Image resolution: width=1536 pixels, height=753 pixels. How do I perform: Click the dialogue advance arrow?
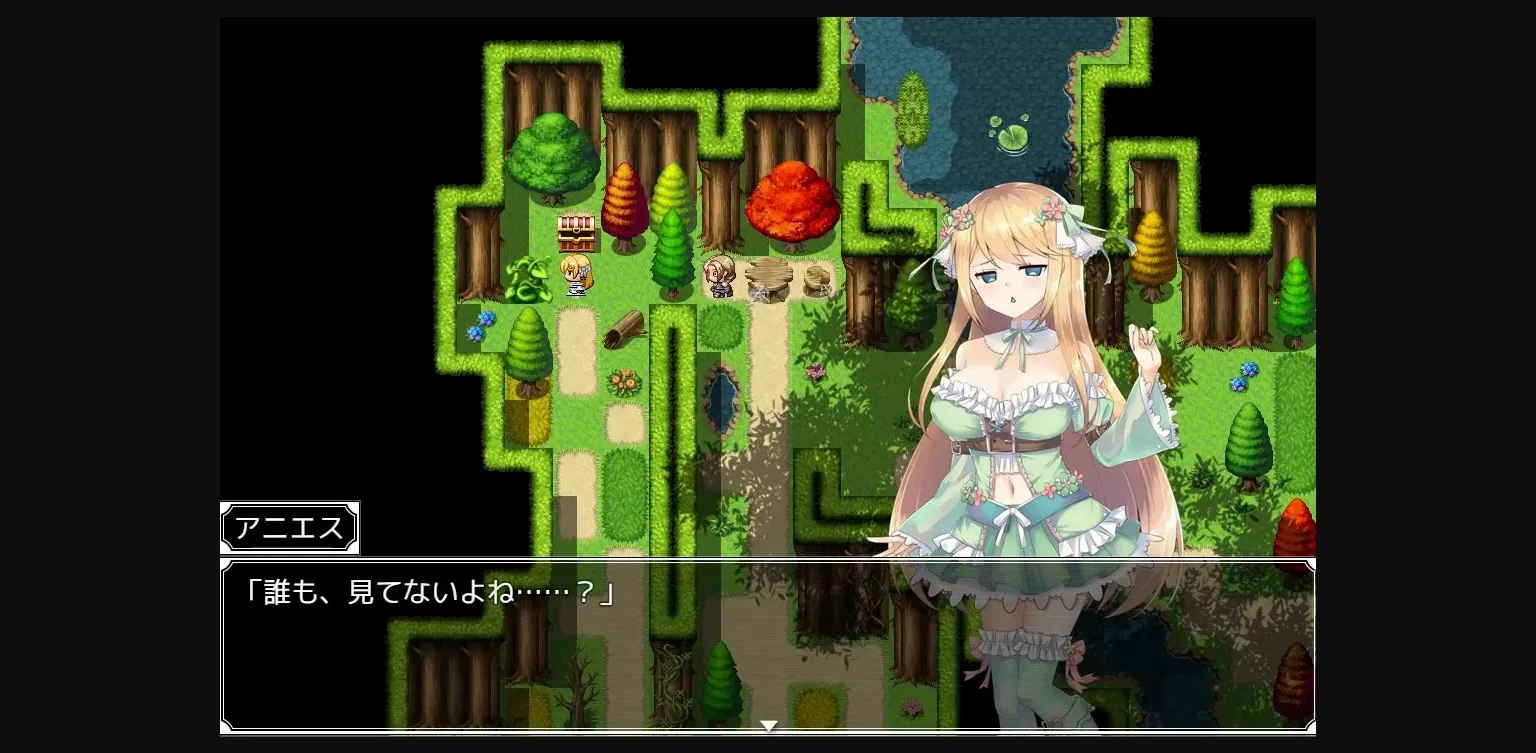[x=768, y=725]
